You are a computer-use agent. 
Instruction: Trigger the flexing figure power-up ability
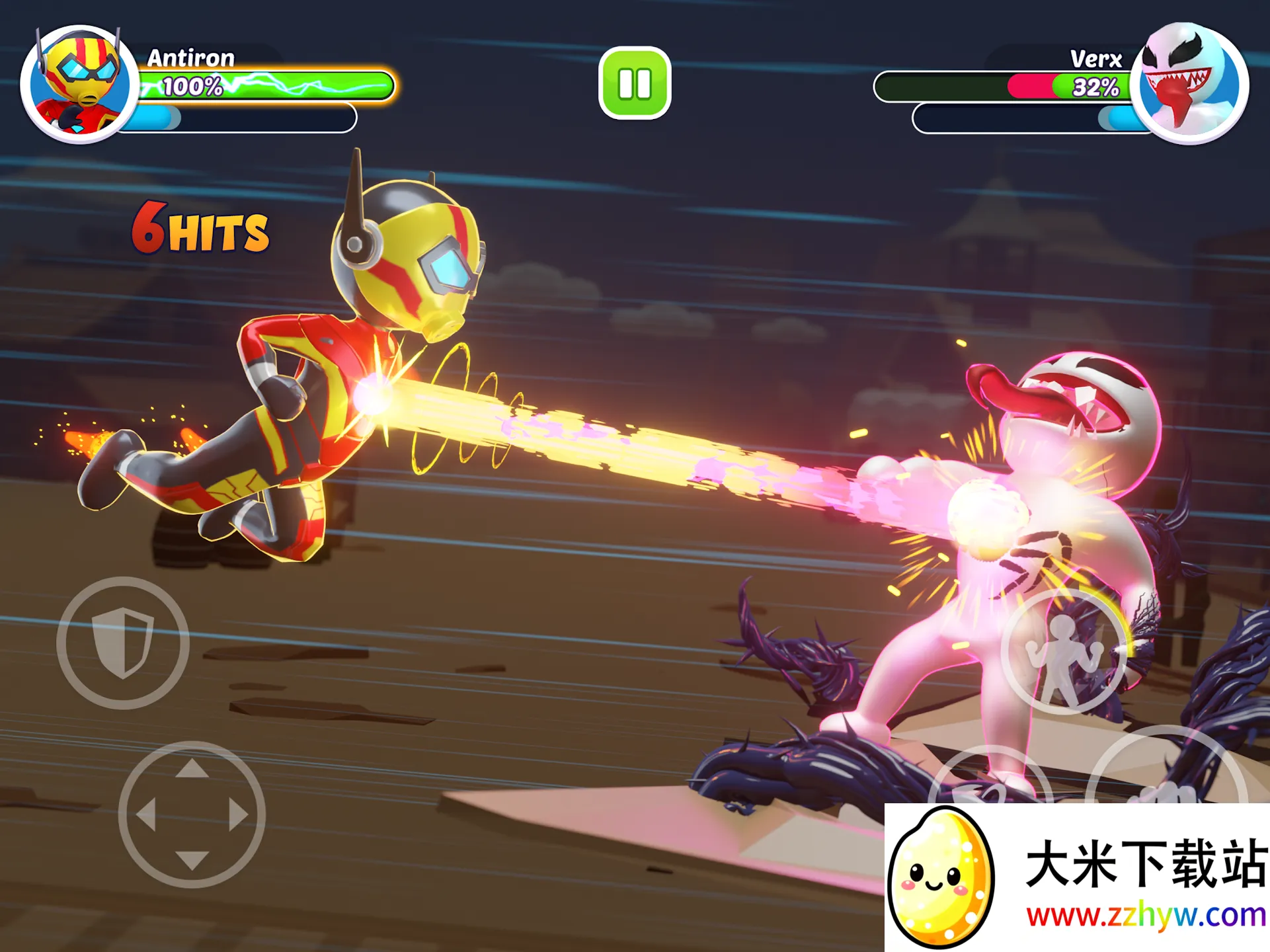[x=1063, y=653]
